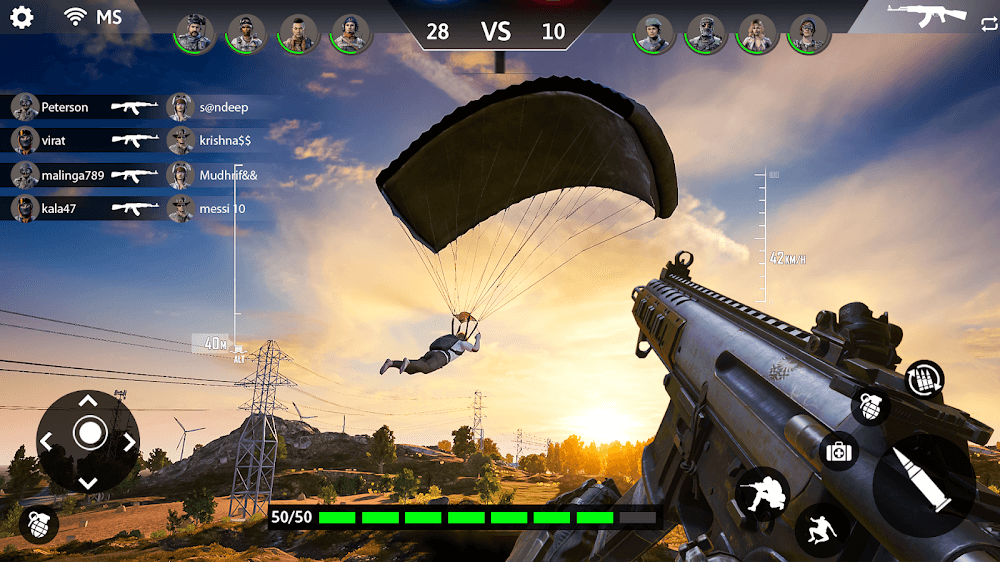
Task: Tap the crouching soldier stance button
Action: pyautogui.click(x=762, y=493)
